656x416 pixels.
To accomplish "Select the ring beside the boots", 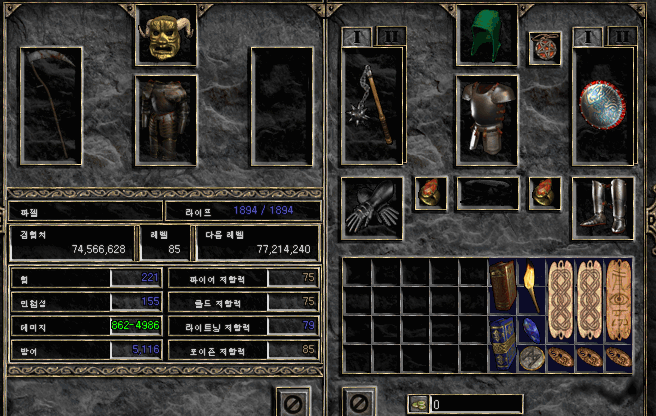I will [545, 192].
